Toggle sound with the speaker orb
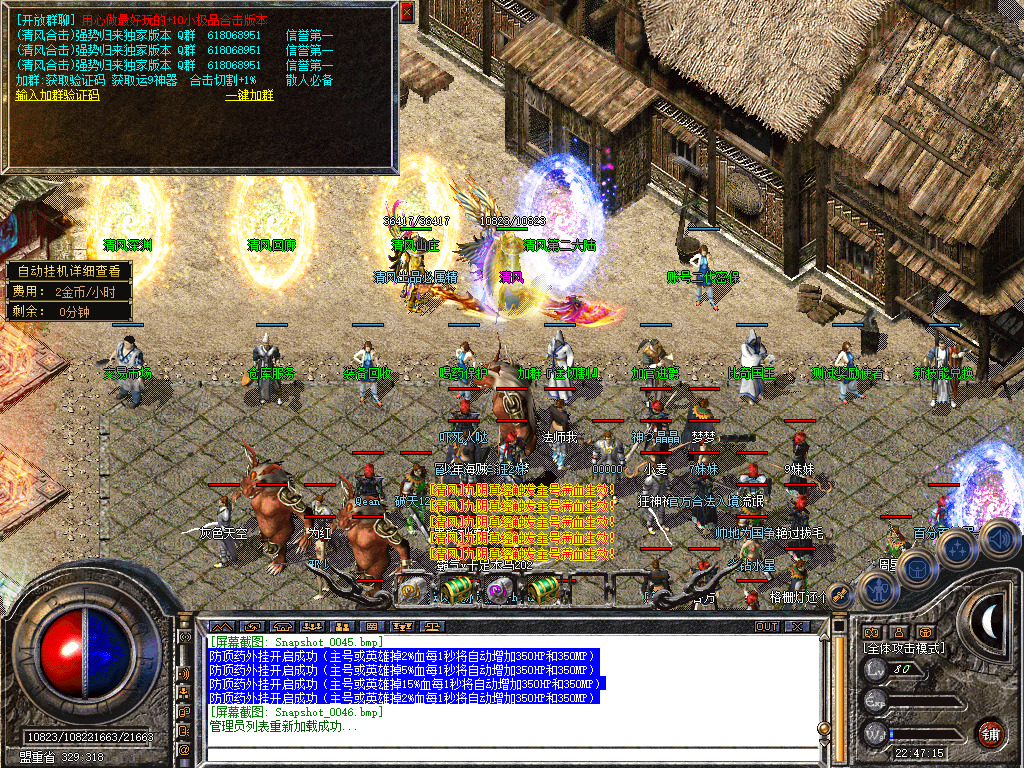The image size is (1024, 768). [x=998, y=539]
